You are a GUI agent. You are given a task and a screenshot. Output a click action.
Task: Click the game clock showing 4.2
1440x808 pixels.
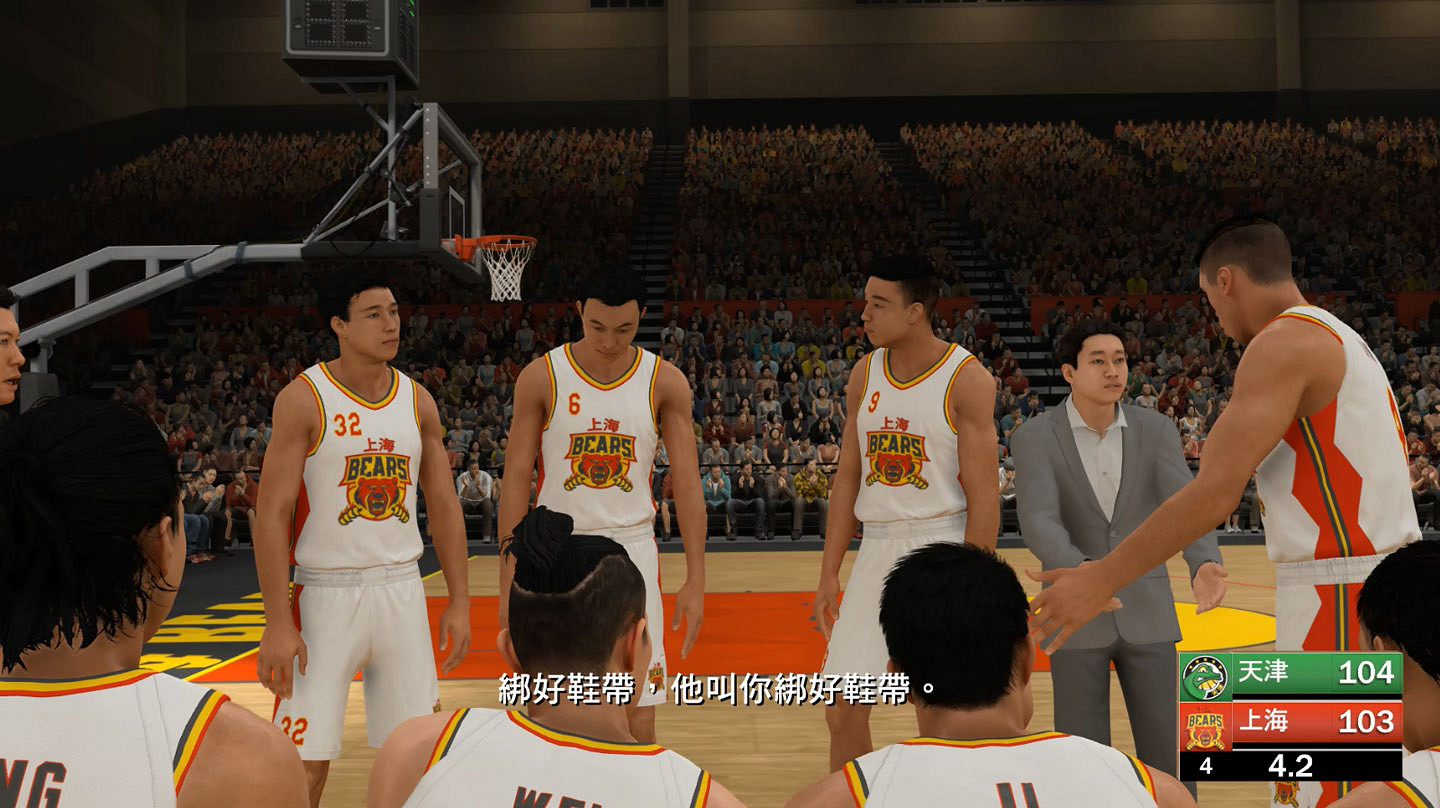[1290, 764]
